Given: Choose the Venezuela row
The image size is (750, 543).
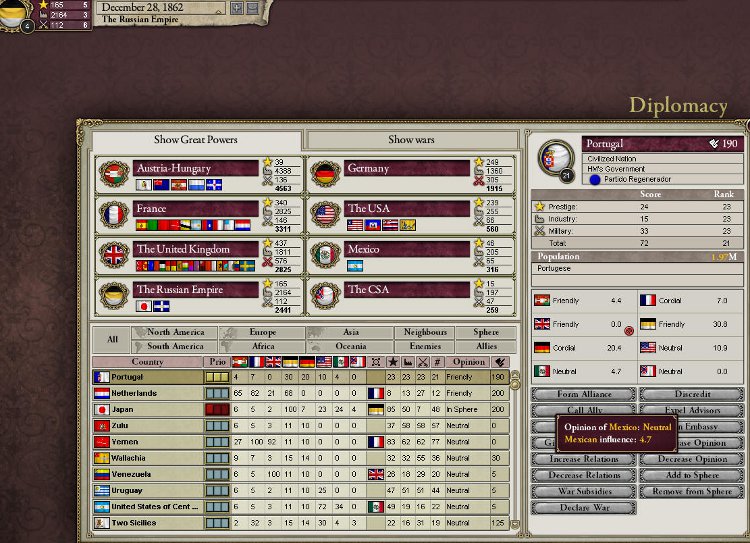Looking at the screenshot, I should (x=150, y=474).
